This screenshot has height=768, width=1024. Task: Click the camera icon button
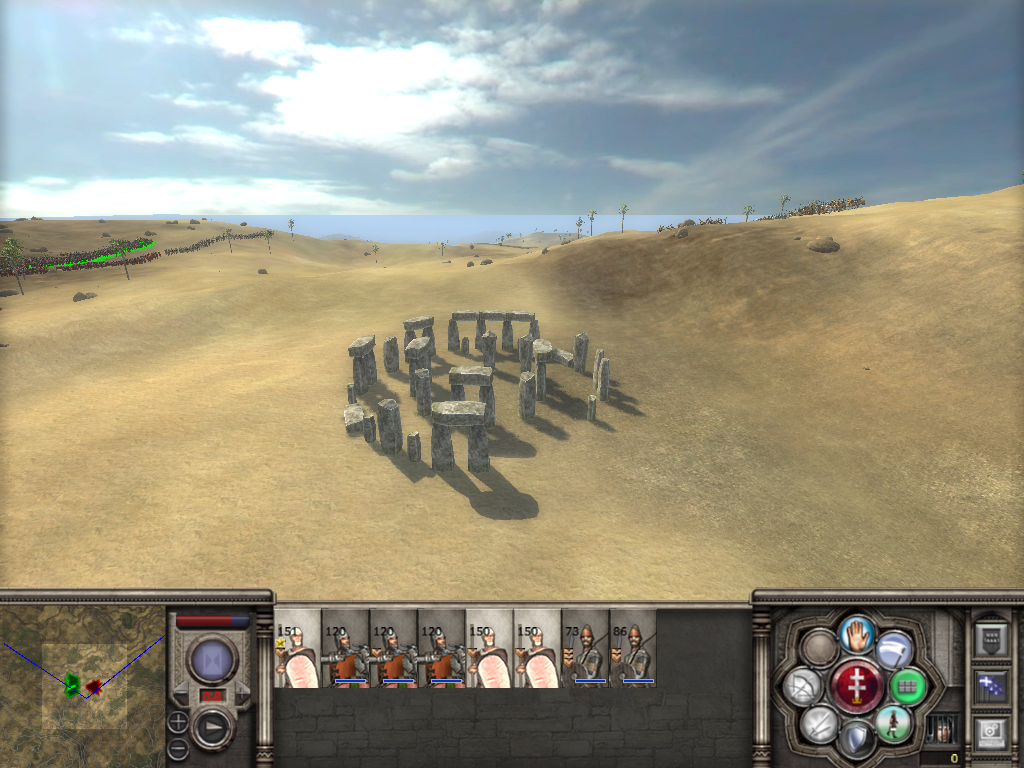[x=991, y=732]
